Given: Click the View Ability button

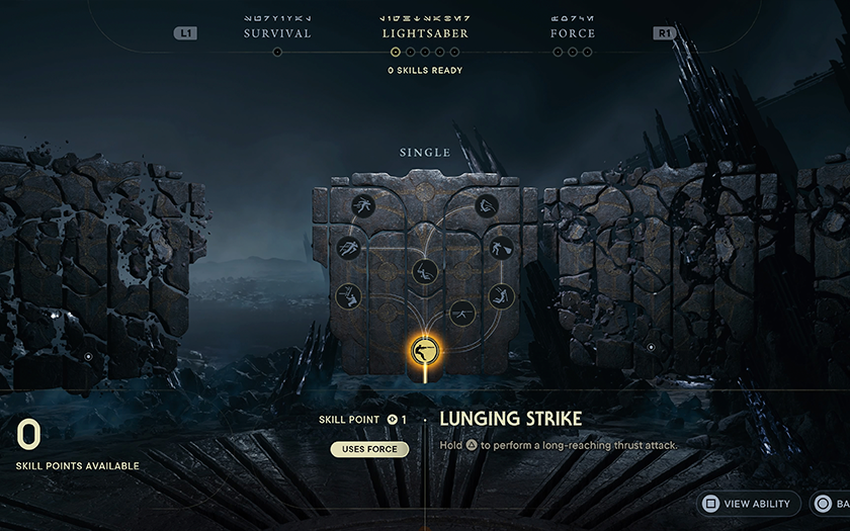Looking at the screenshot, I should coord(747,504).
